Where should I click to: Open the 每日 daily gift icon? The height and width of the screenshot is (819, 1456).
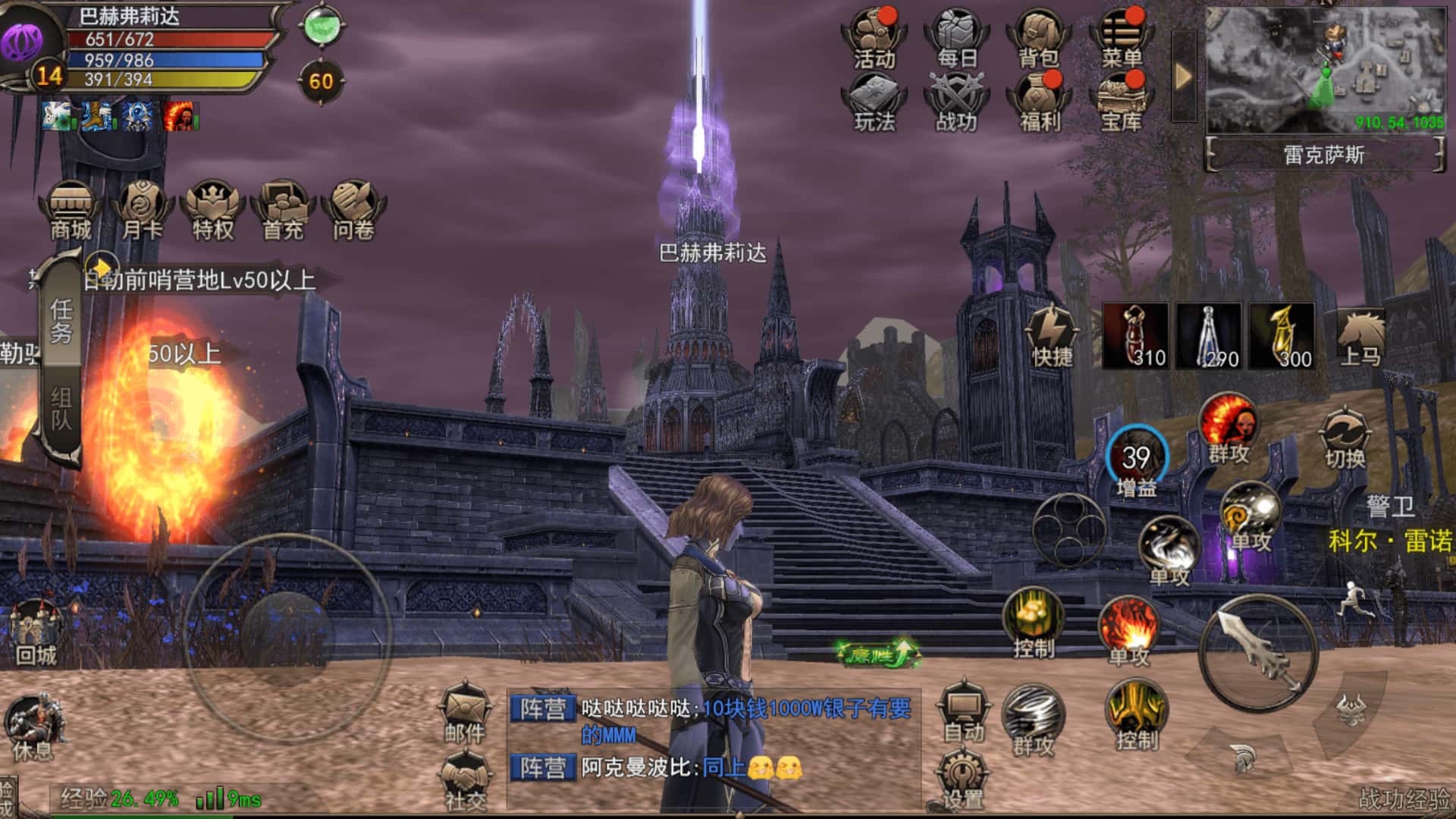956,38
